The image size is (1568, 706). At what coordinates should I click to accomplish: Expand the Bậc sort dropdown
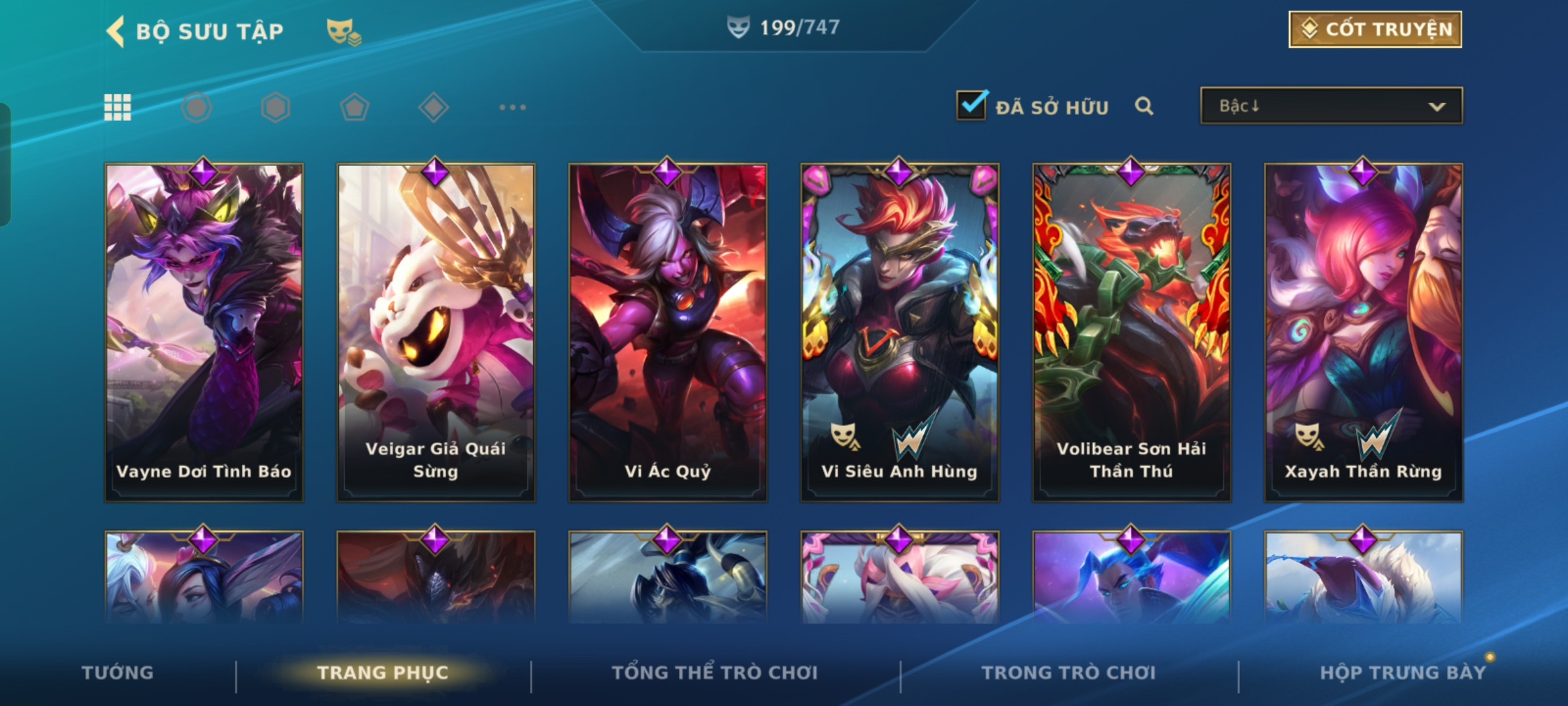(1331, 106)
